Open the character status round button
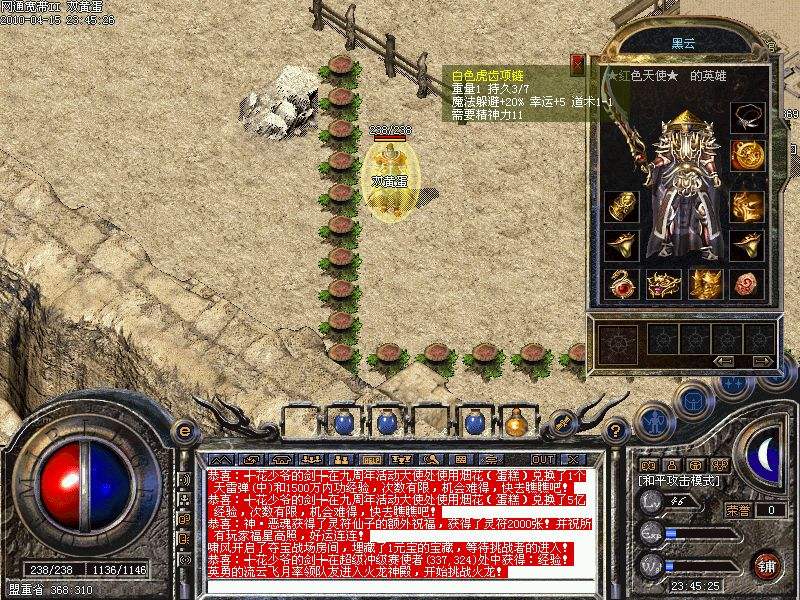800x600 pixels. [x=653, y=420]
